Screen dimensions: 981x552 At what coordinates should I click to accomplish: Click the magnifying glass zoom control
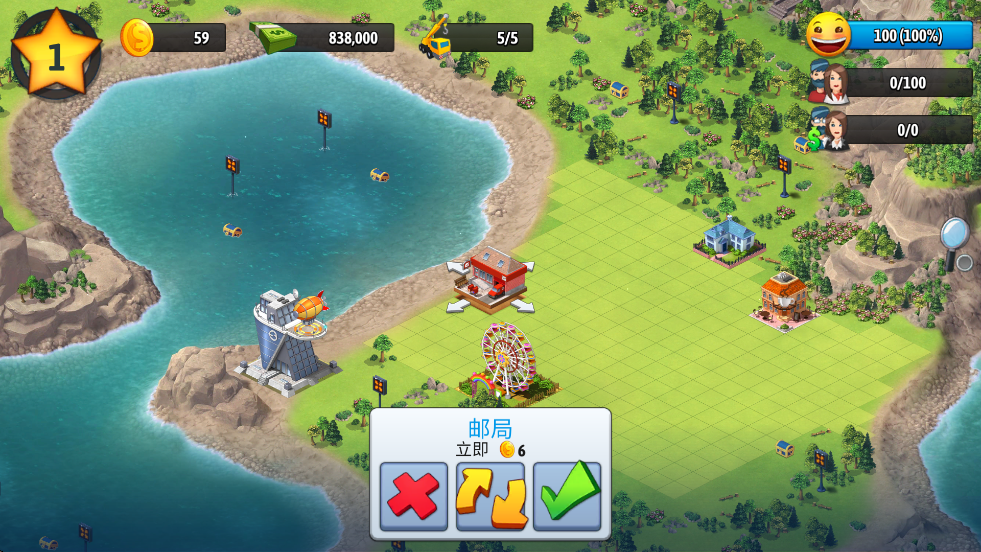954,239
